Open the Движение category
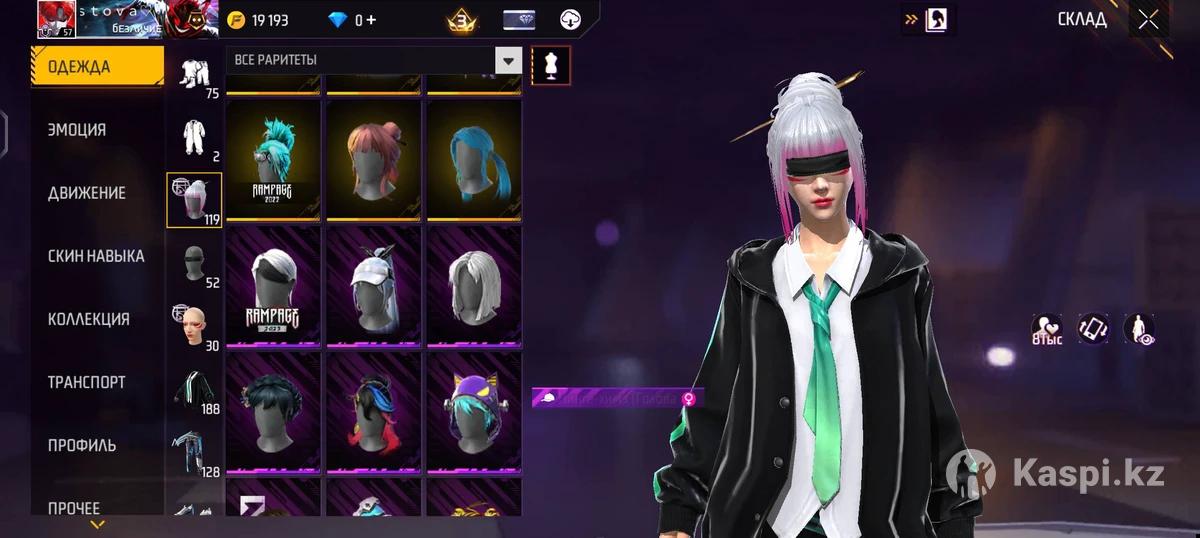Image resolution: width=1200 pixels, height=538 pixels. pyautogui.click(x=86, y=193)
